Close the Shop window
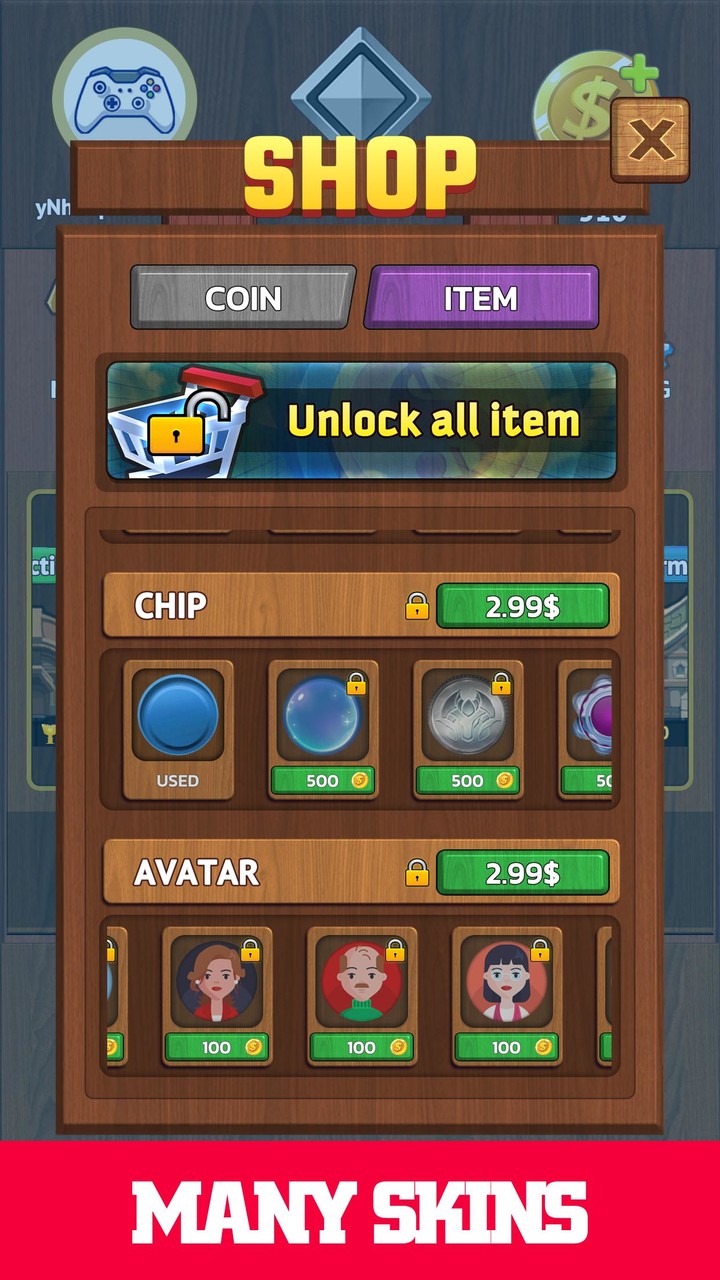This screenshot has height=1280, width=720. (650, 139)
